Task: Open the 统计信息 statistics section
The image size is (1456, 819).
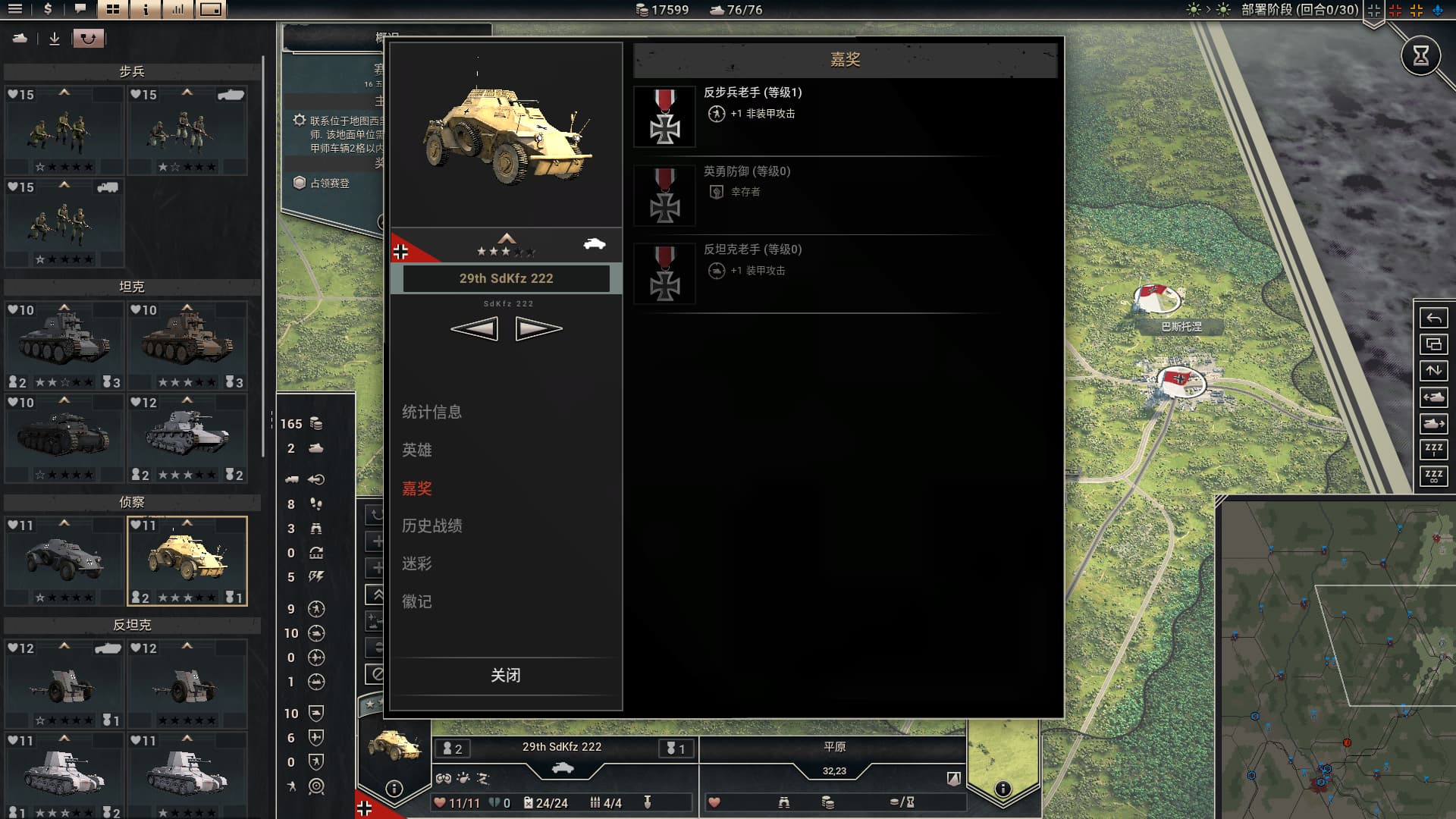Action: 431,412
